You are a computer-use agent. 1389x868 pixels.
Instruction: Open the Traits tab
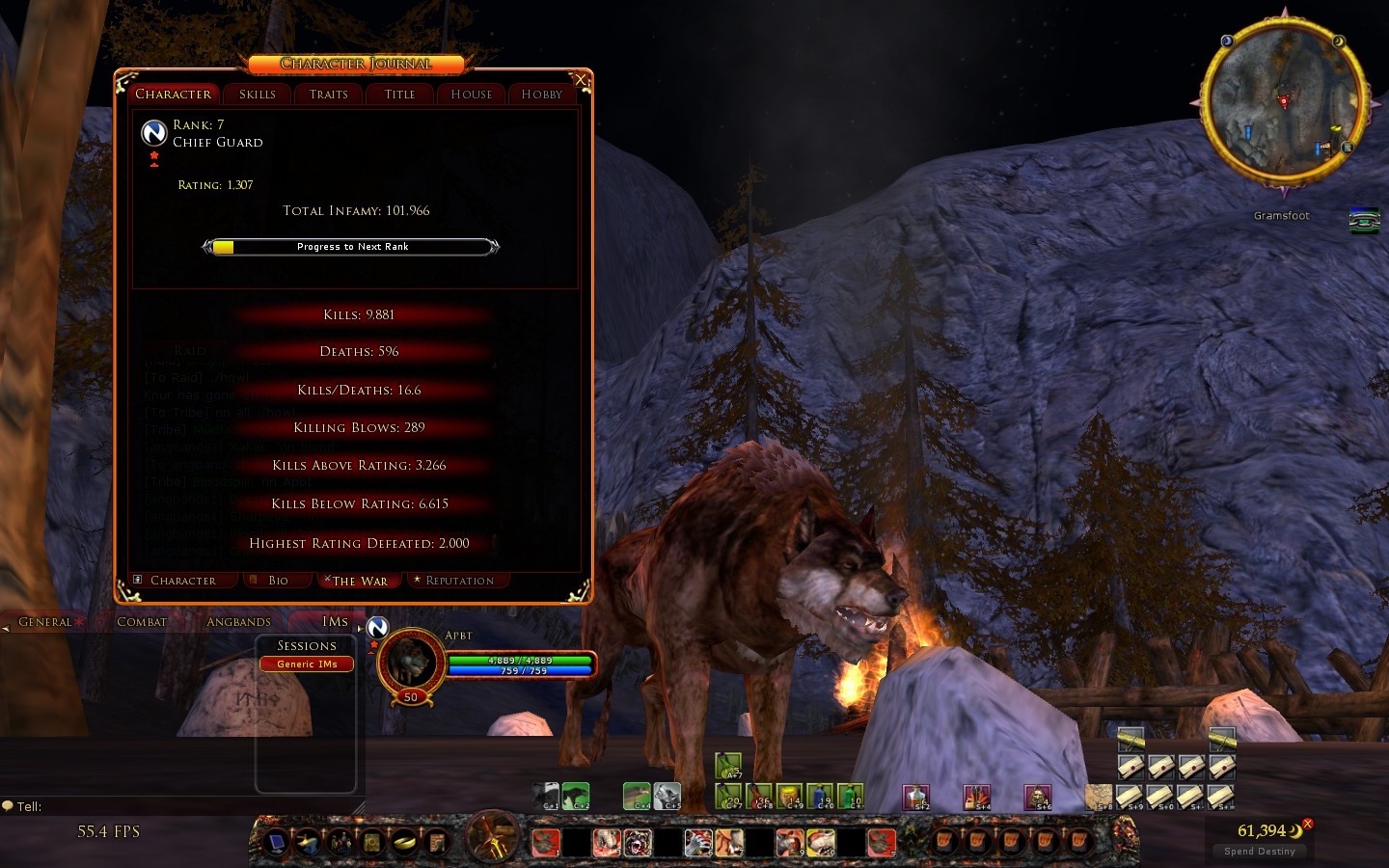click(329, 95)
